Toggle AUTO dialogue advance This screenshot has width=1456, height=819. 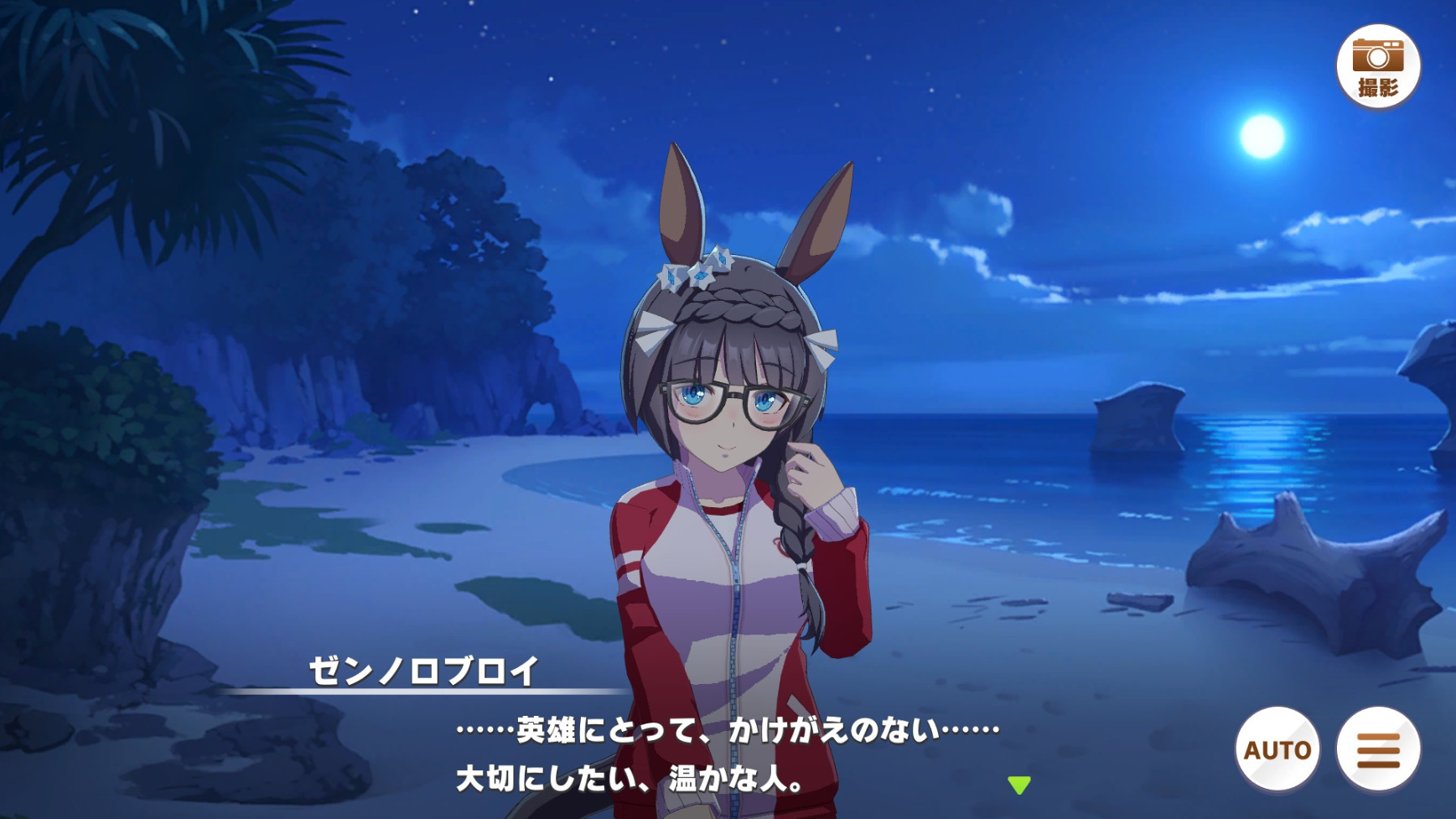pos(1277,749)
